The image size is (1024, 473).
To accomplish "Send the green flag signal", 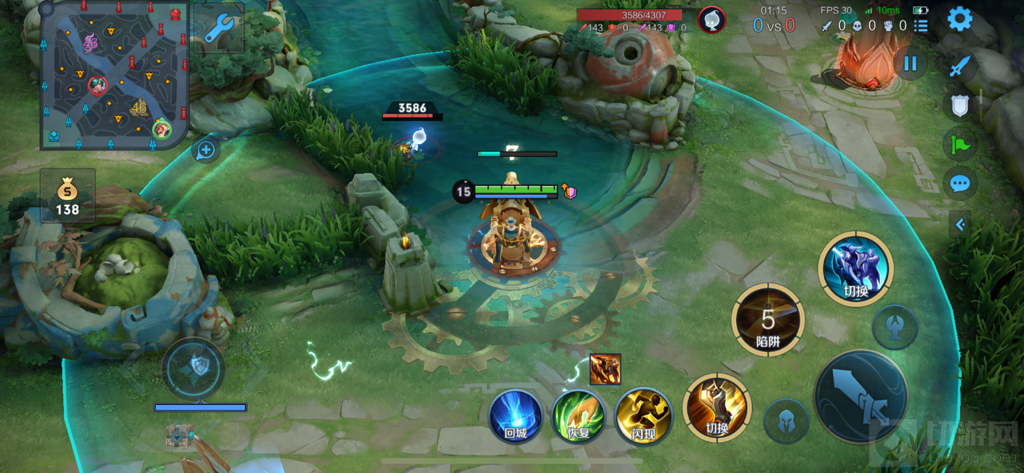I will pyautogui.click(x=960, y=144).
